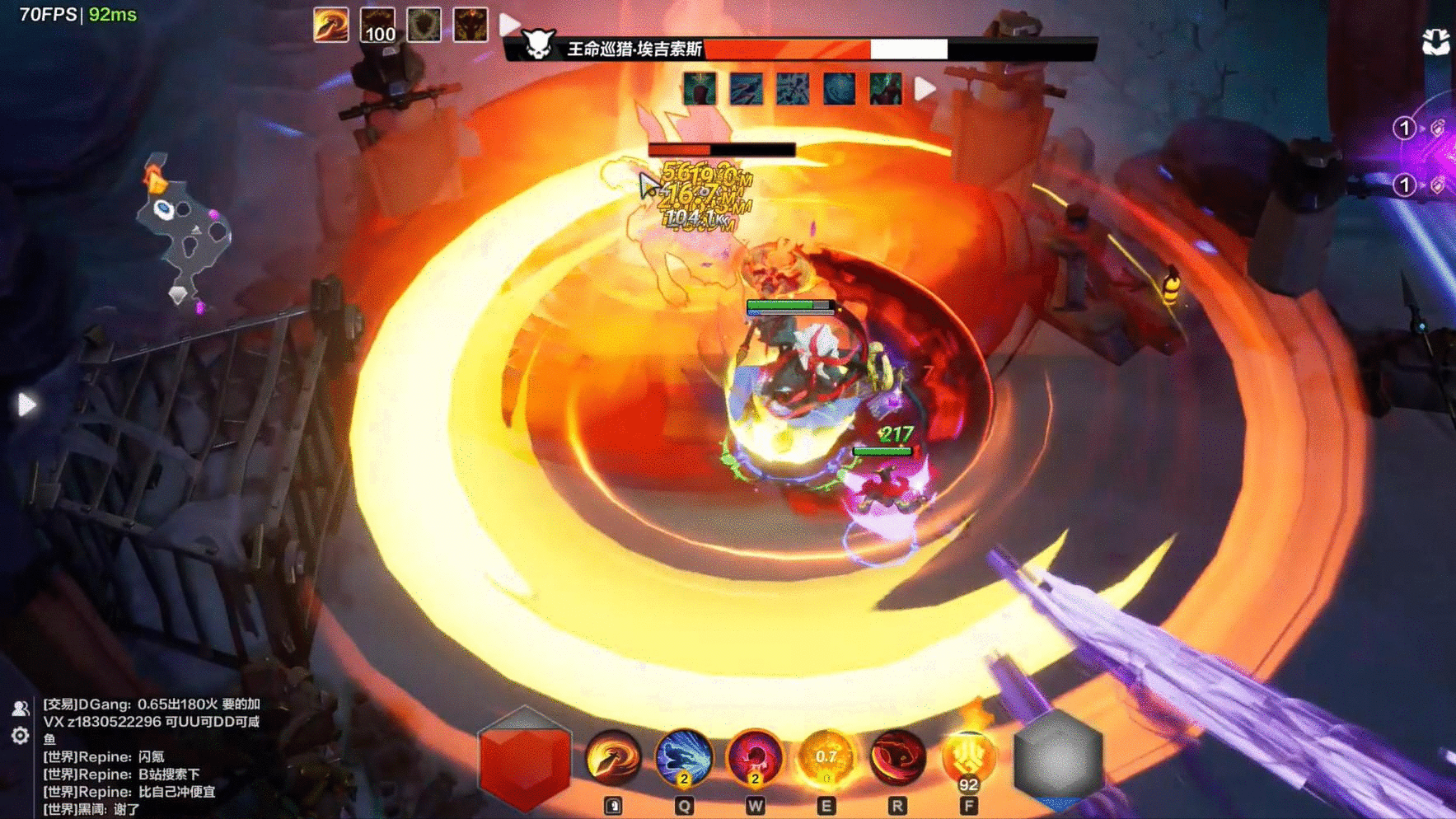This screenshot has width=1456, height=819.
Task: Open the chat settings gear
Action: point(21,735)
